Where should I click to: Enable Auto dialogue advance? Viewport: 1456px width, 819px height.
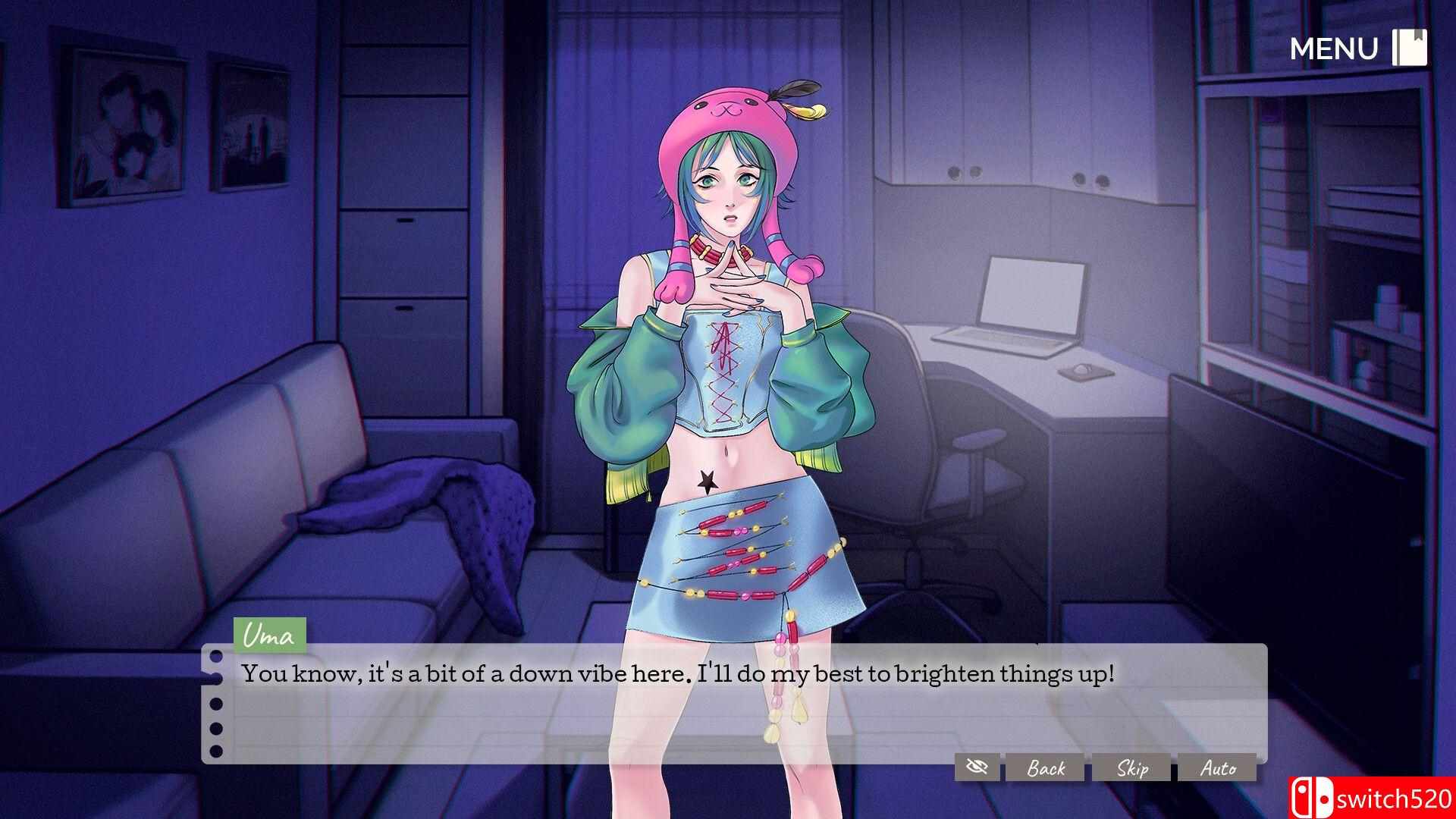point(1218,768)
